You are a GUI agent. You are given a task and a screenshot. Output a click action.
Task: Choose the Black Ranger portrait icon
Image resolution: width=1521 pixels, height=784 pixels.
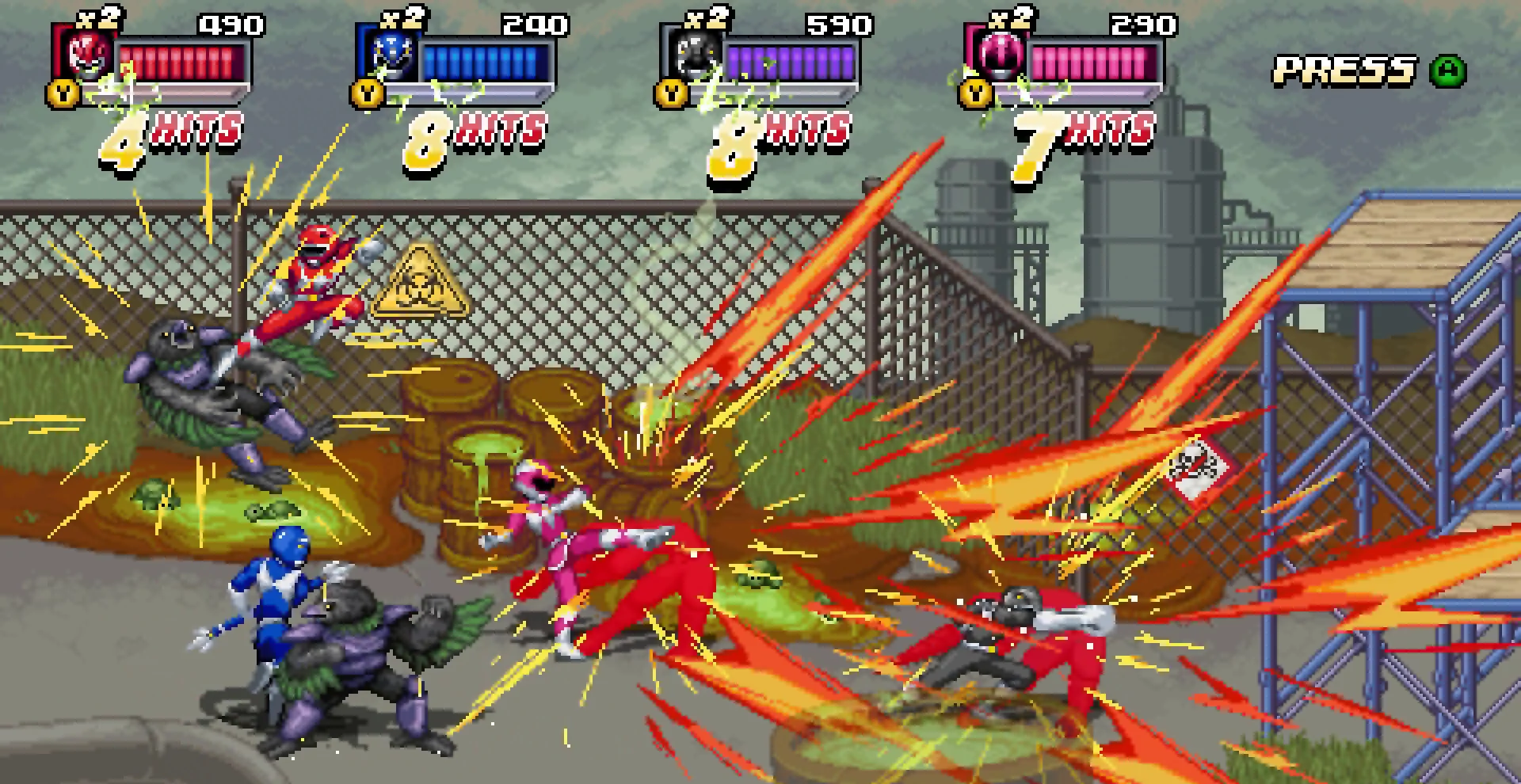[695, 54]
